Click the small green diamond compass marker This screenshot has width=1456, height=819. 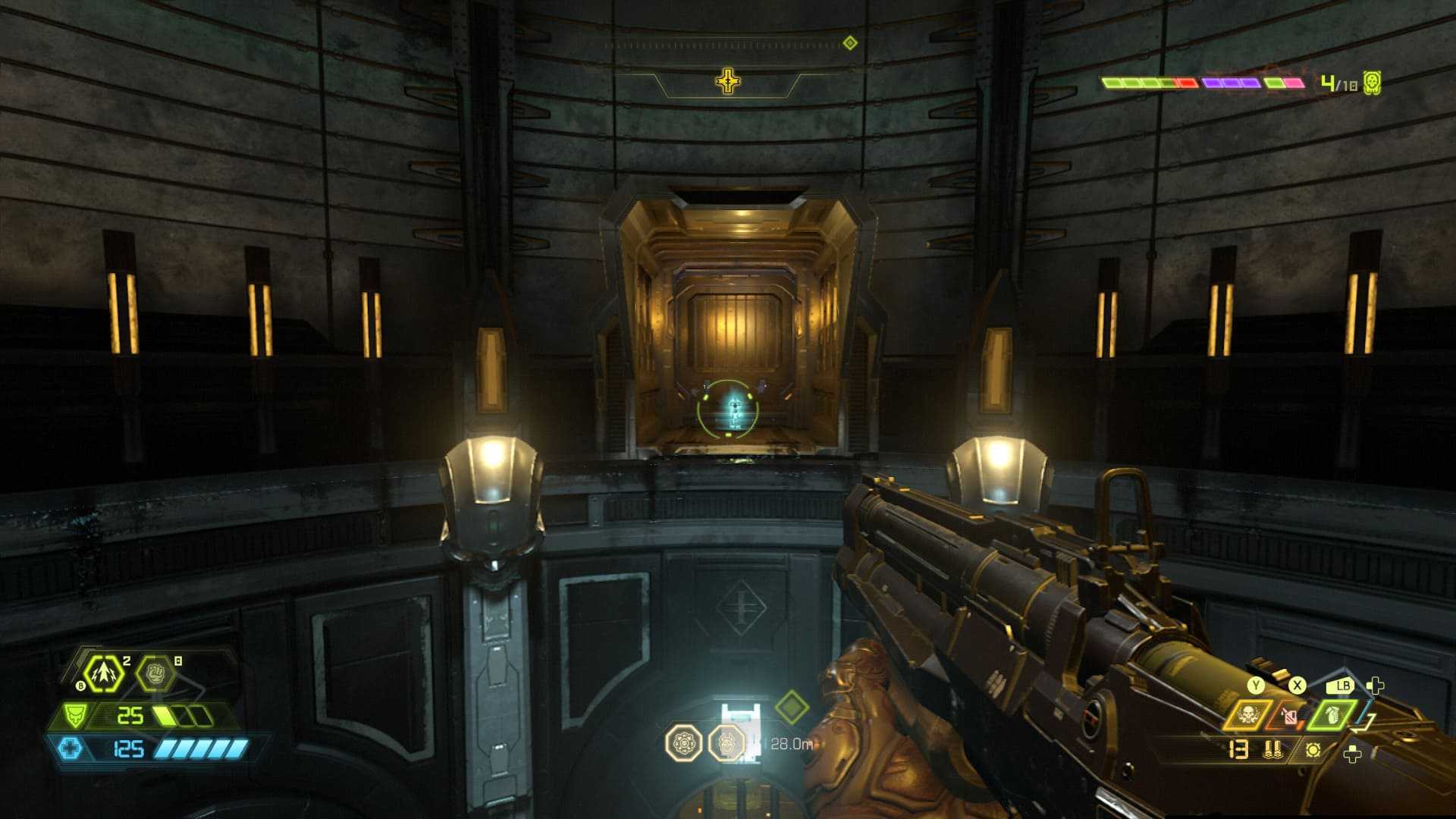tap(850, 42)
